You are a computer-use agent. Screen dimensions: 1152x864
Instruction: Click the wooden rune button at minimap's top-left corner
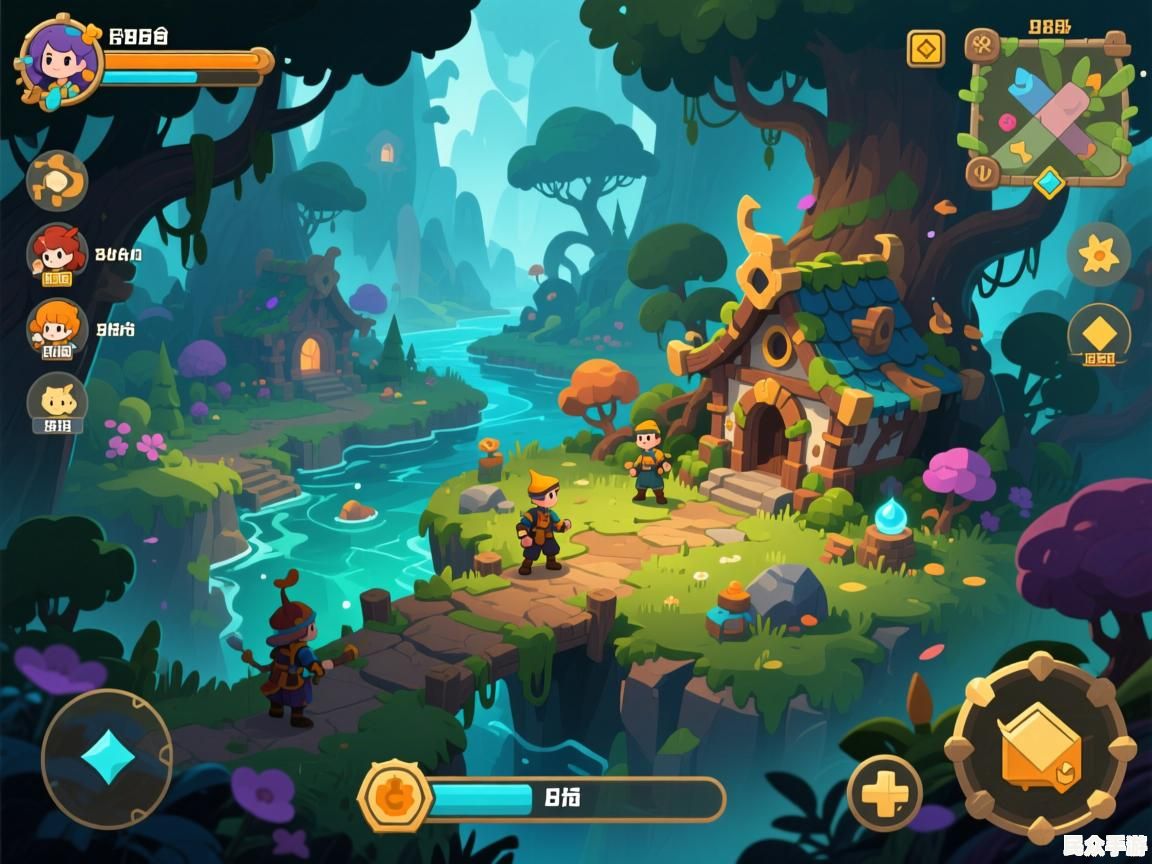click(x=982, y=45)
